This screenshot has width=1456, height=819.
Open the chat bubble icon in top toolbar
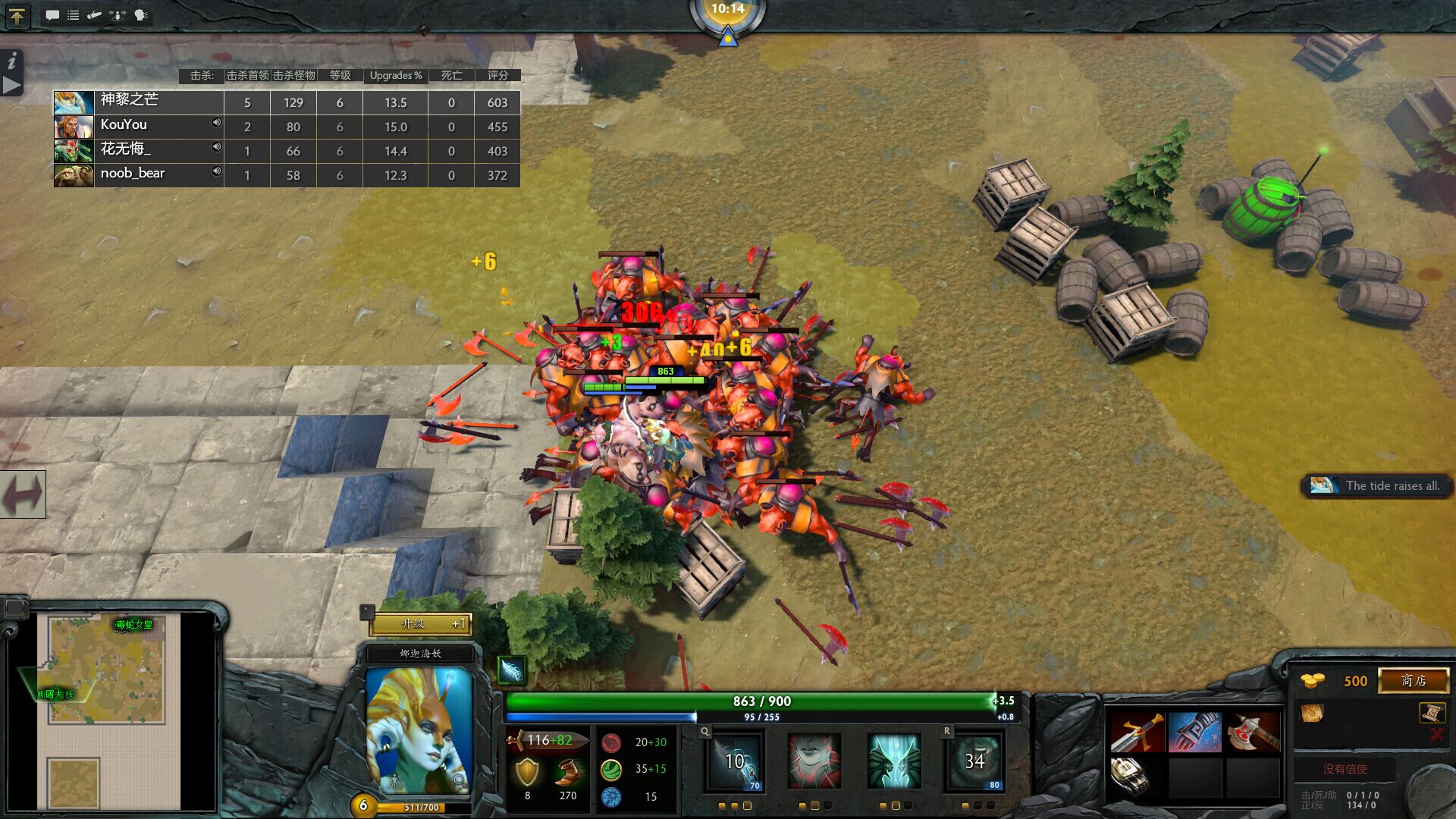coord(52,14)
